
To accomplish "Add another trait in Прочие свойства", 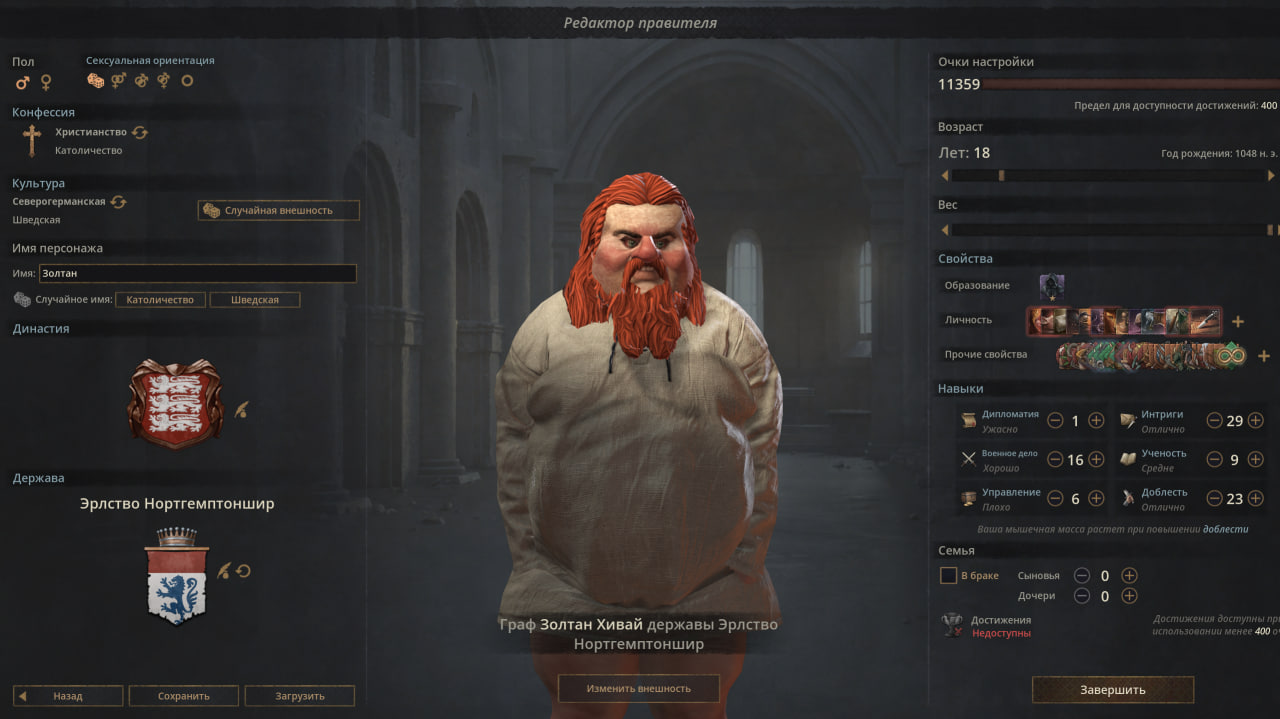I will point(1263,356).
